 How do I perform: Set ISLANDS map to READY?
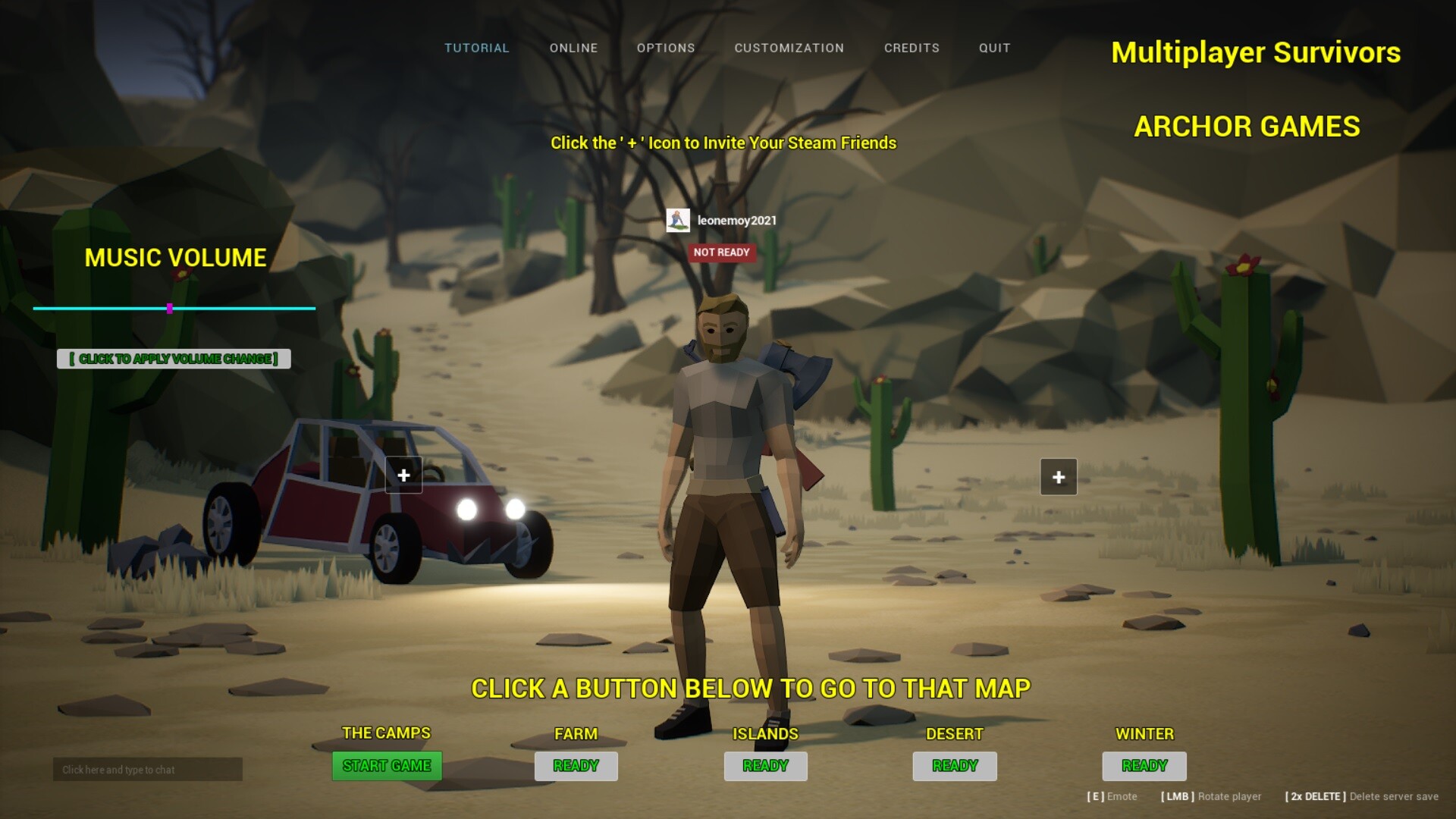click(764, 766)
